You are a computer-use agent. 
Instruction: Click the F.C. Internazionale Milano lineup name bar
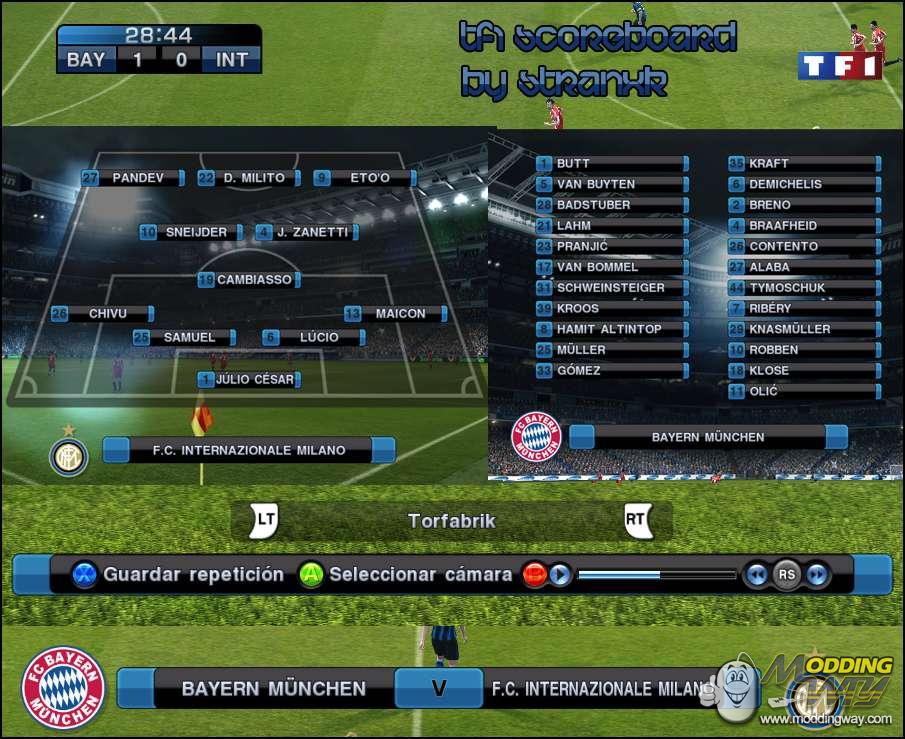(249, 450)
